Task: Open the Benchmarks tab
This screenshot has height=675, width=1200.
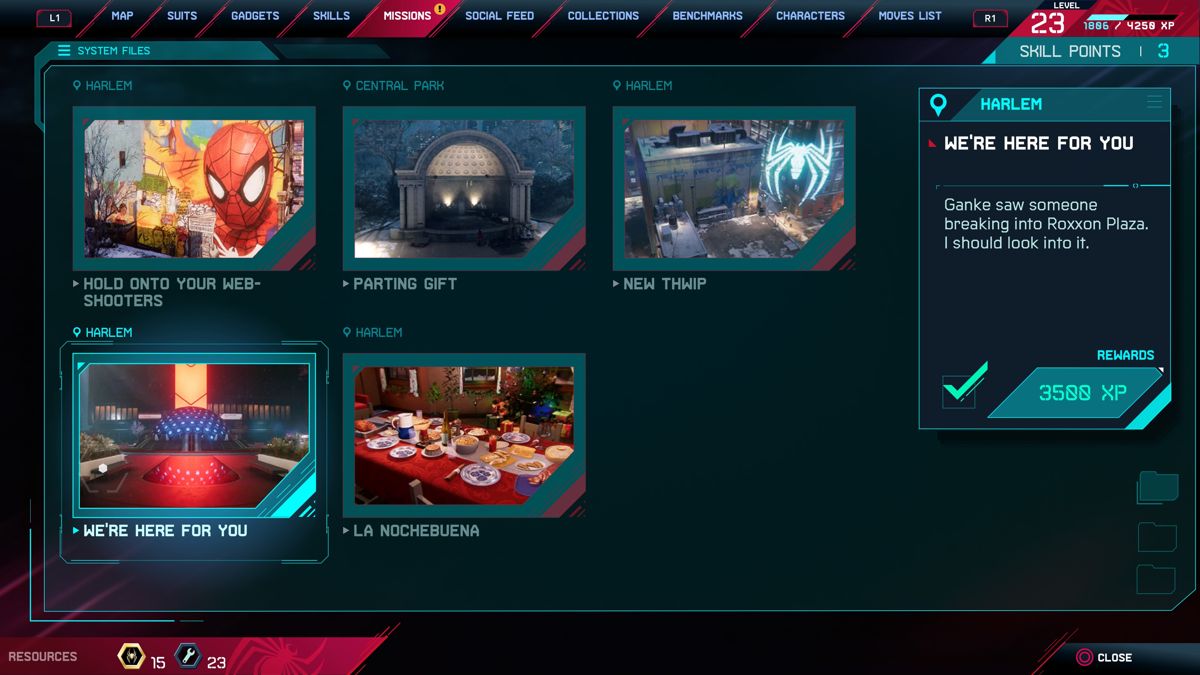Action: point(708,16)
